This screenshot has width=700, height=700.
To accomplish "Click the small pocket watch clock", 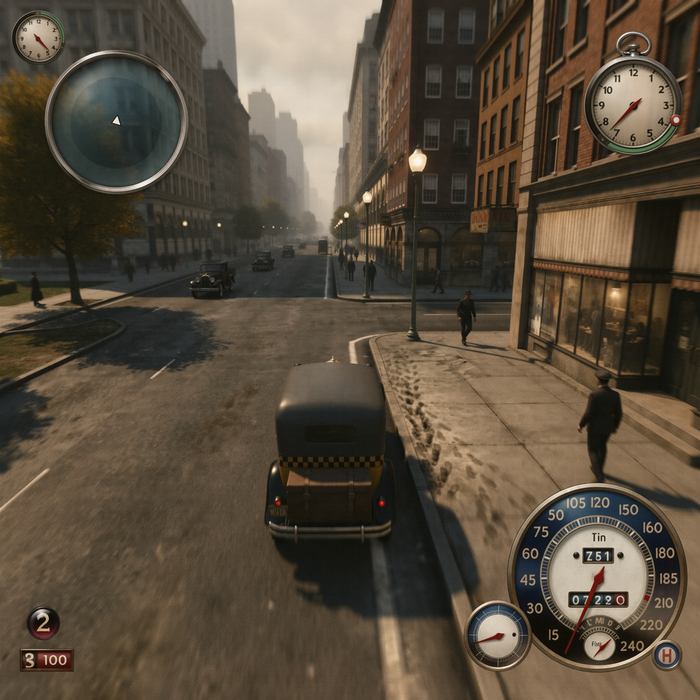I will tap(38, 38).
